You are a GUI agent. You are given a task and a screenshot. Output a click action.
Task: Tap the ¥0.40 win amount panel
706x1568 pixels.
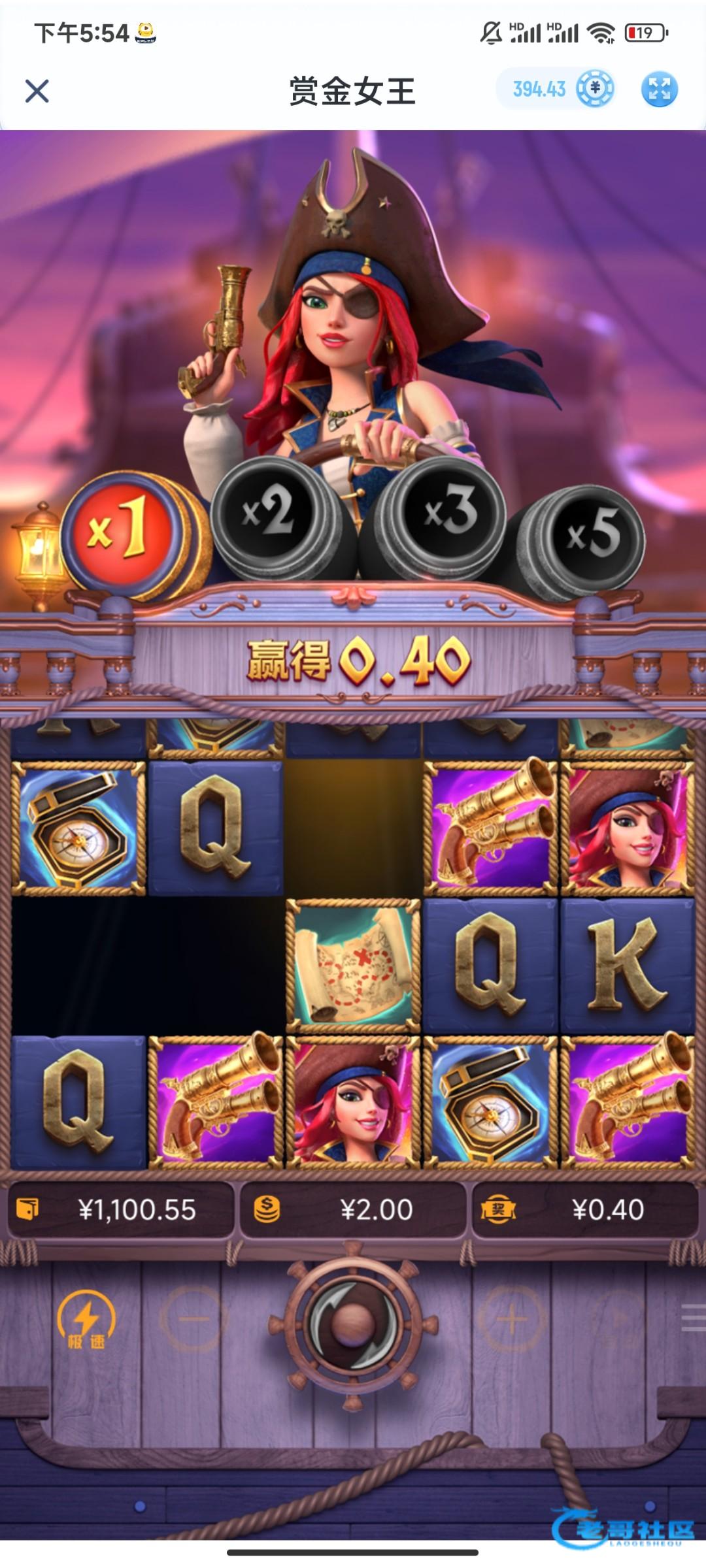click(585, 1210)
